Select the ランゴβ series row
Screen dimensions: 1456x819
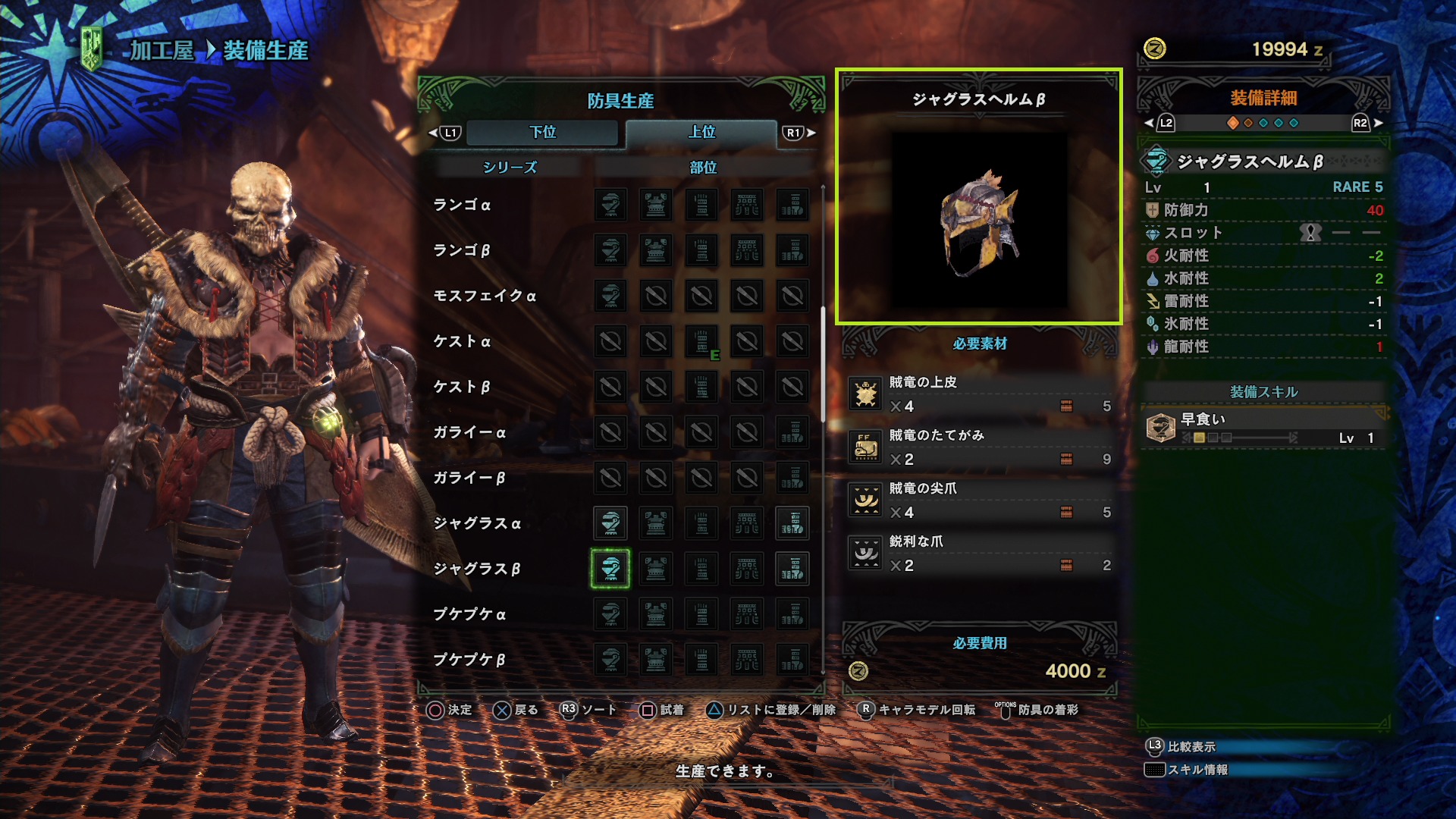pyautogui.click(x=462, y=250)
